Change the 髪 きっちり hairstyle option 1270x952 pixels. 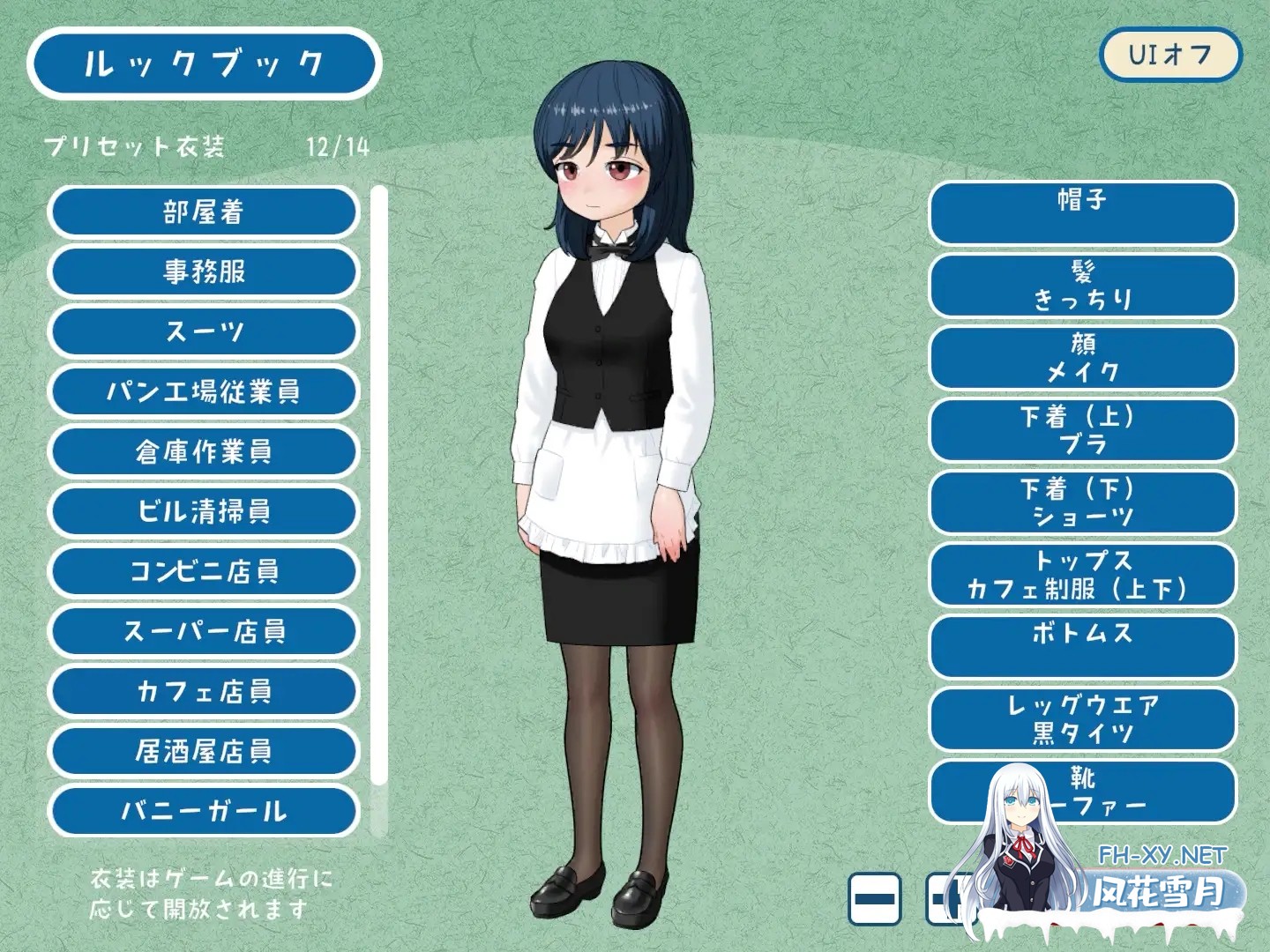(x=1083, y=286)
